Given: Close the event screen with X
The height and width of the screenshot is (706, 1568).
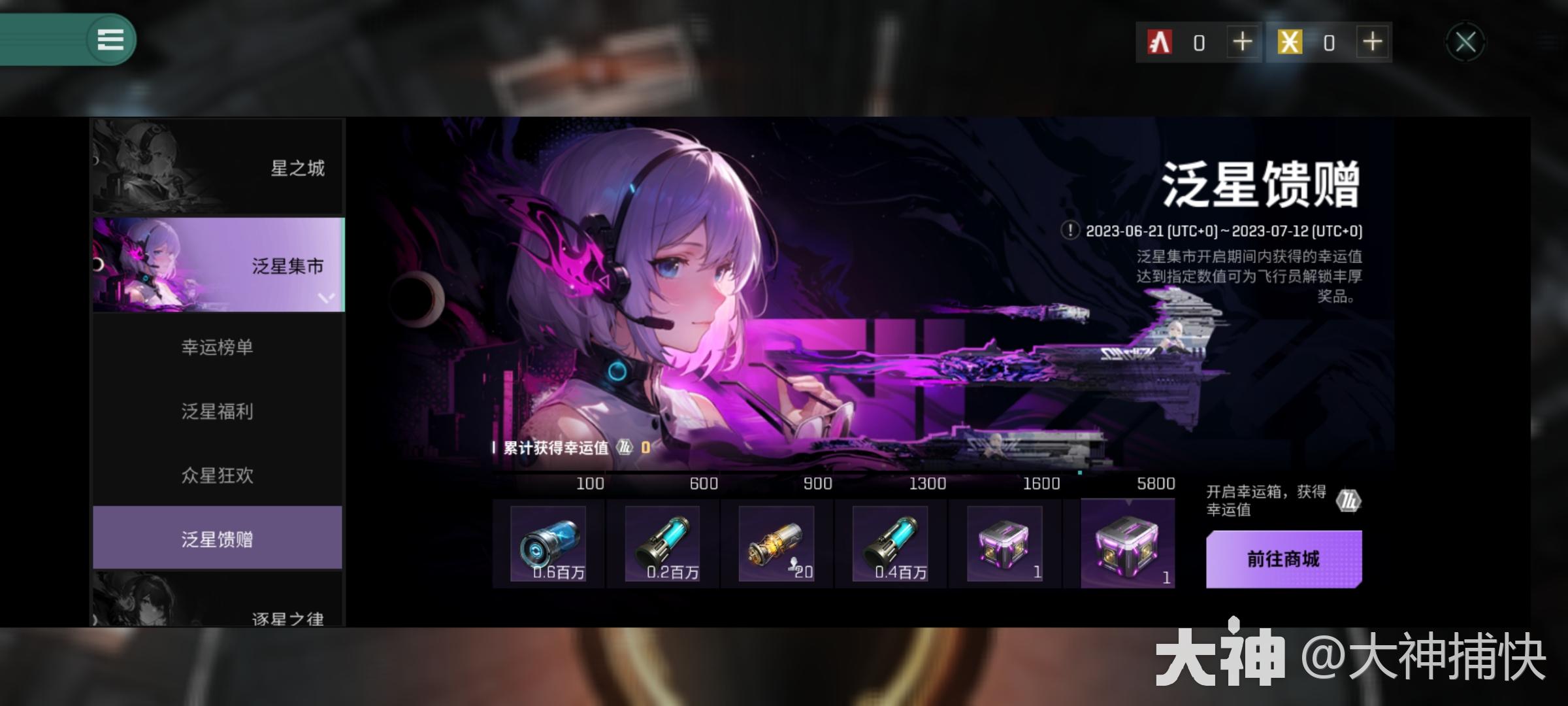Looking at the screenshot, I should (x=1465, y=42).
